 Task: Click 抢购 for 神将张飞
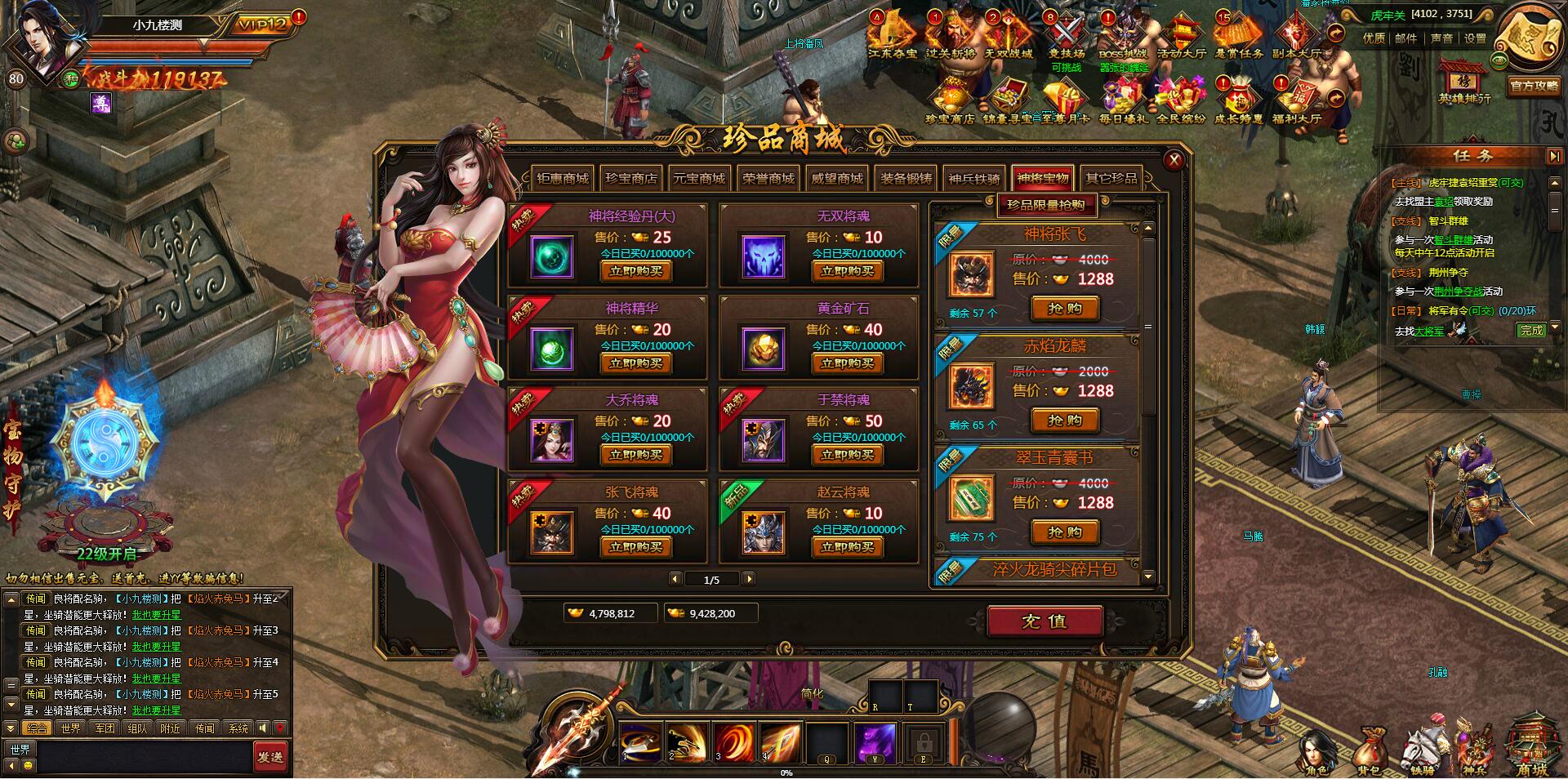pyautogui.click(x=1065, y=309)
